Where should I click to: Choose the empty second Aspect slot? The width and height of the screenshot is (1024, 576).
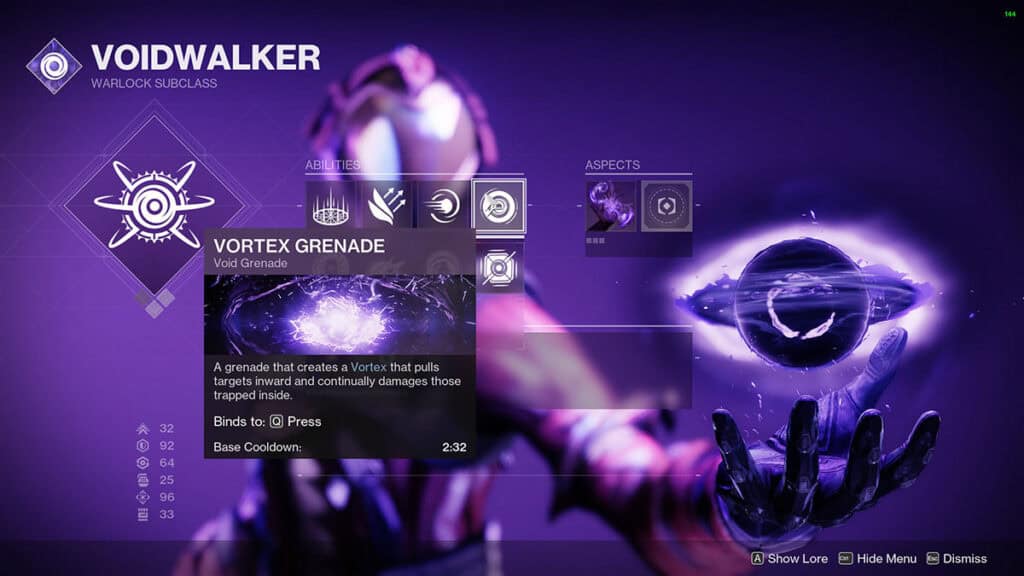pos(666,205)
